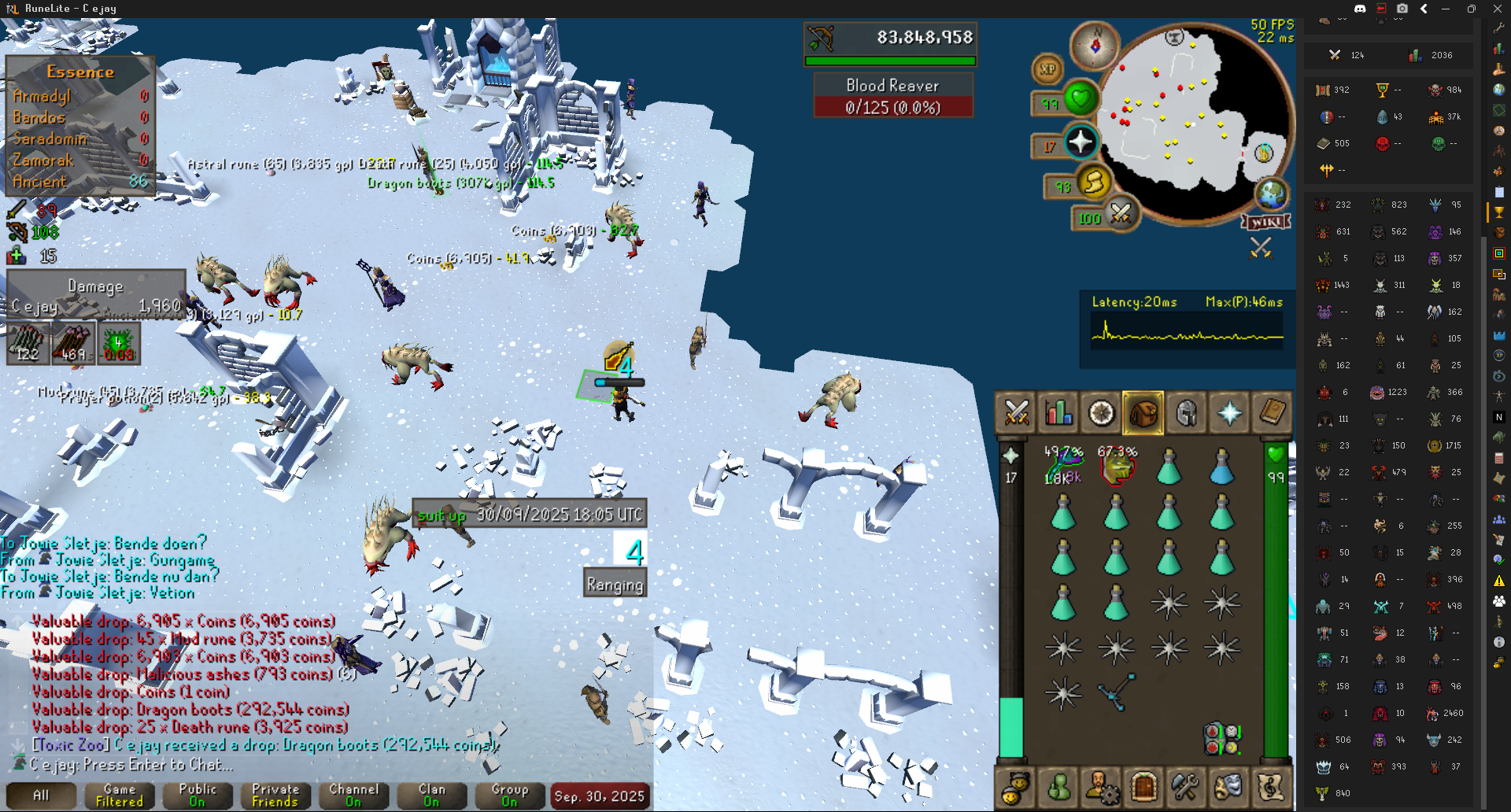Open the Settings wrench tab

click(x=1185, y=785)
